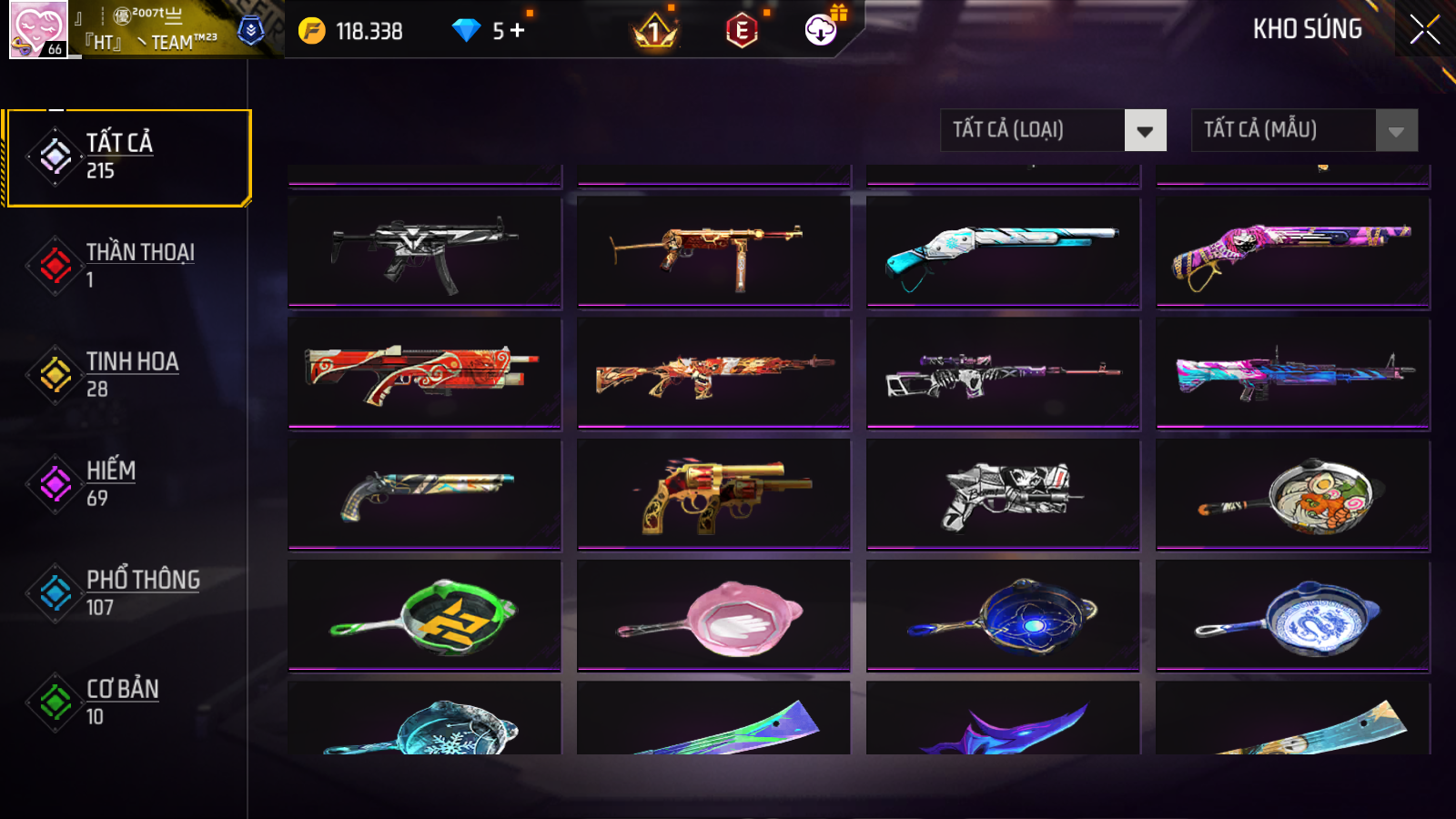The image size is (1456, 819).
Task: Pick the red and gold double revolver skin
Action: tap(713, 495)
